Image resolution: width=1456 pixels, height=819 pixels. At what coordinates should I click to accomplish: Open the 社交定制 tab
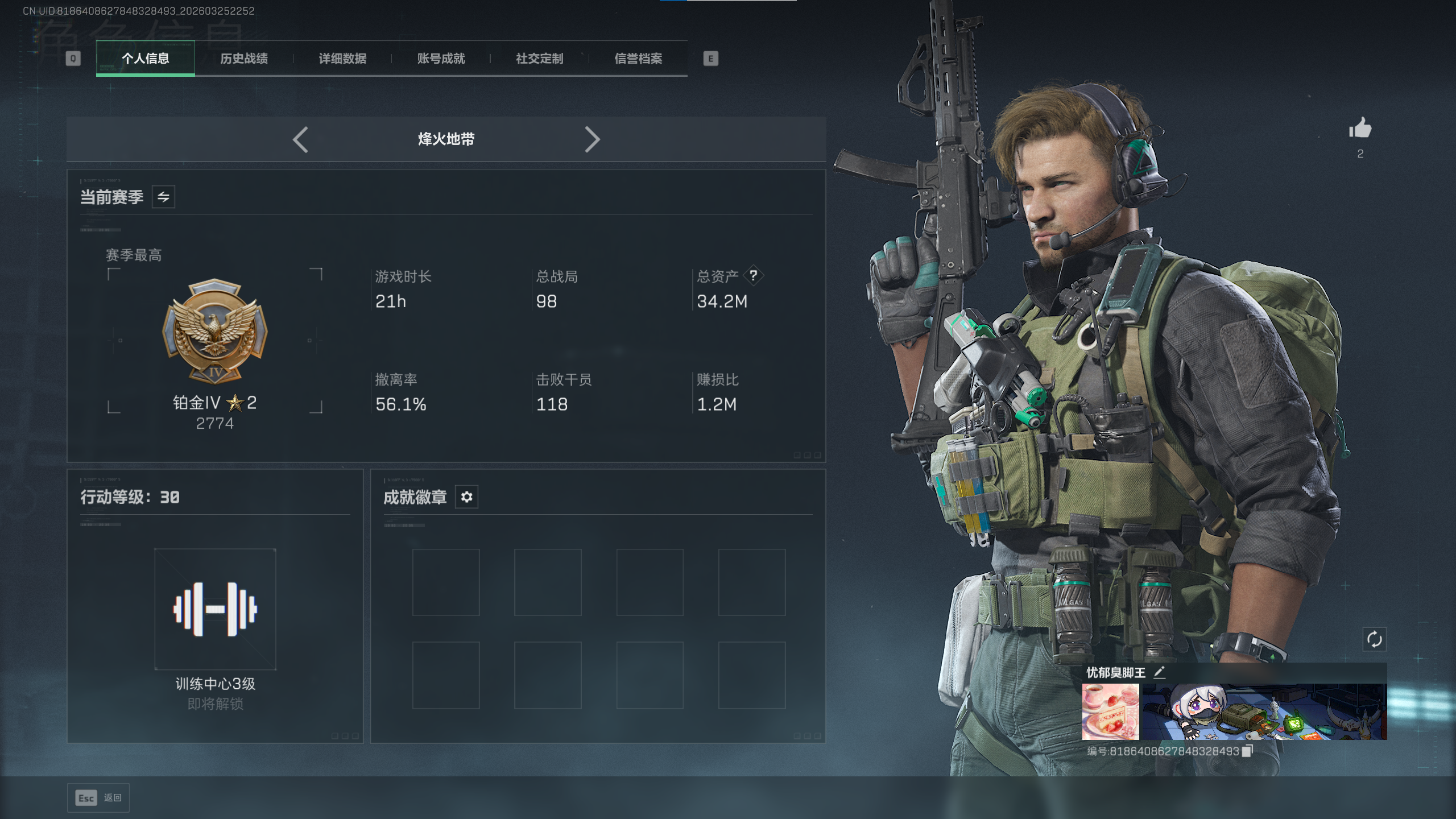(540, 59)
